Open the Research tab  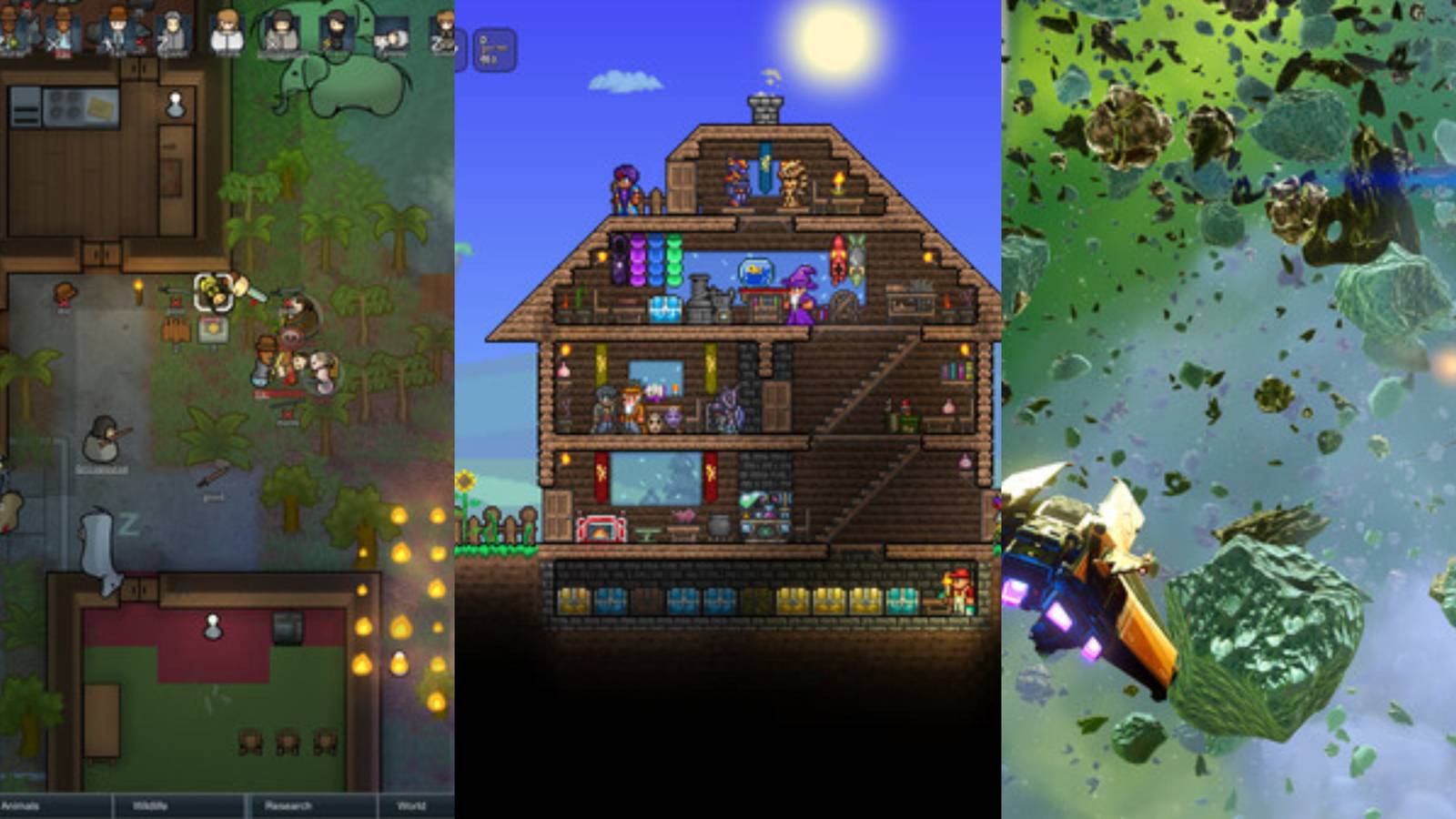tap(287, 804)
